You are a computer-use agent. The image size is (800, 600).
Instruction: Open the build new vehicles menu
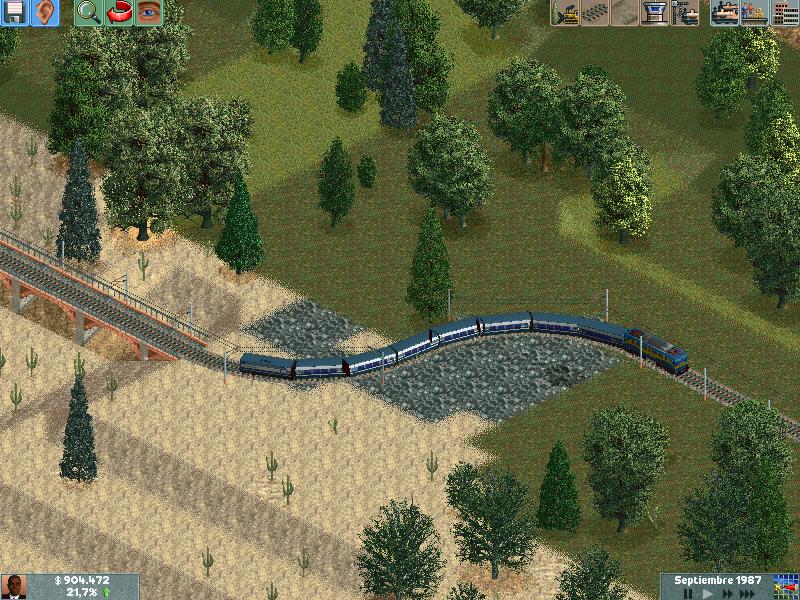(685, 13)
